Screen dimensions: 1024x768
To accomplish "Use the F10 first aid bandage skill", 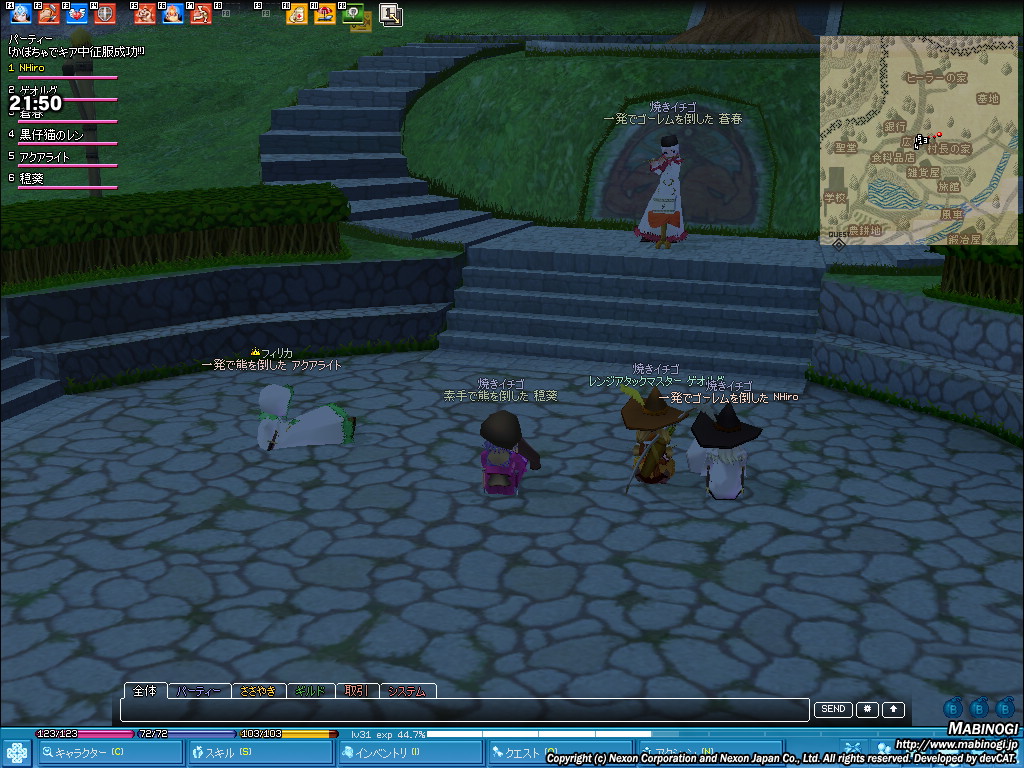I will point(296,14).
